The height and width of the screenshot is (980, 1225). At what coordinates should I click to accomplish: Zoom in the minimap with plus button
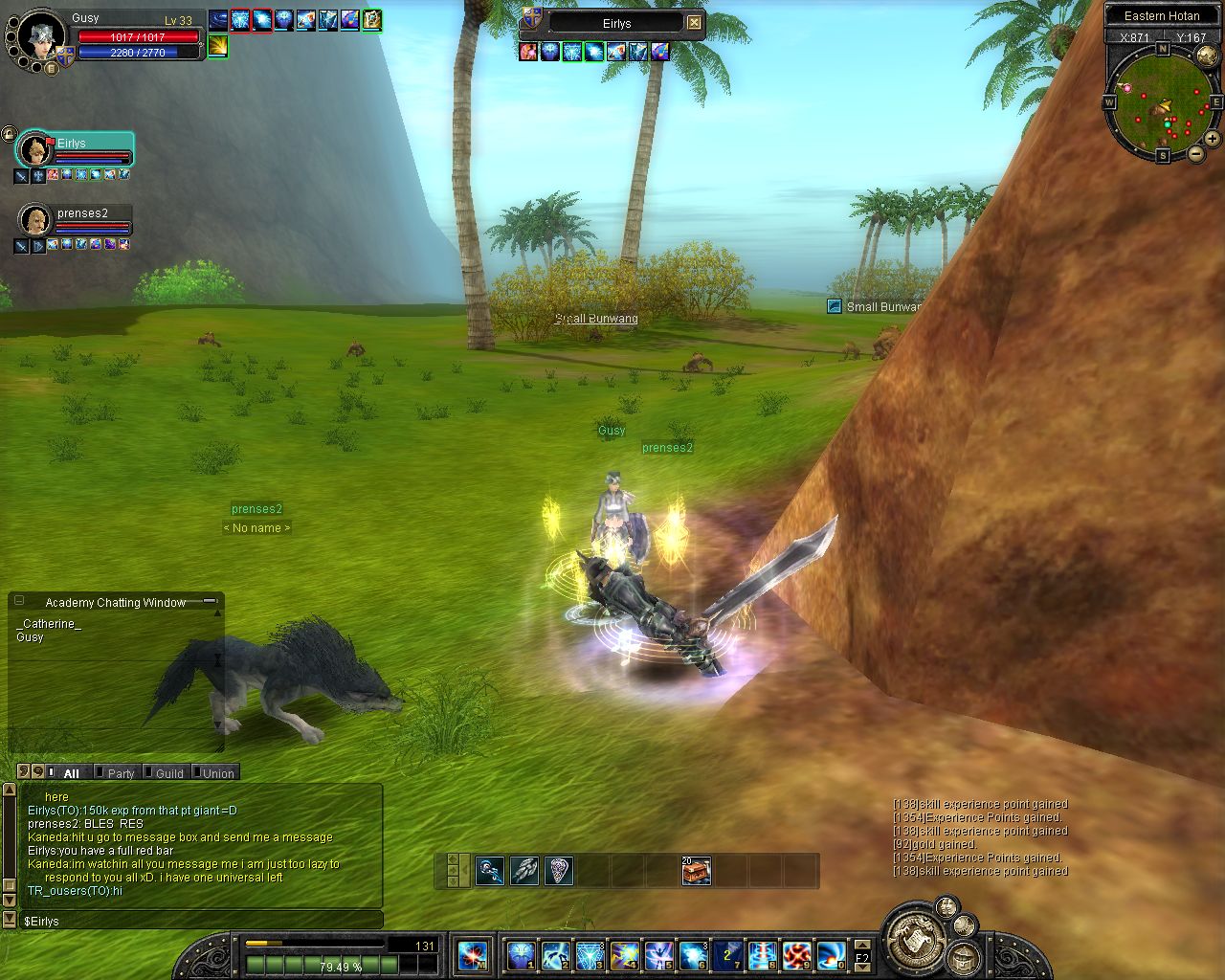pyautogui.click(x=1212, y=139)
